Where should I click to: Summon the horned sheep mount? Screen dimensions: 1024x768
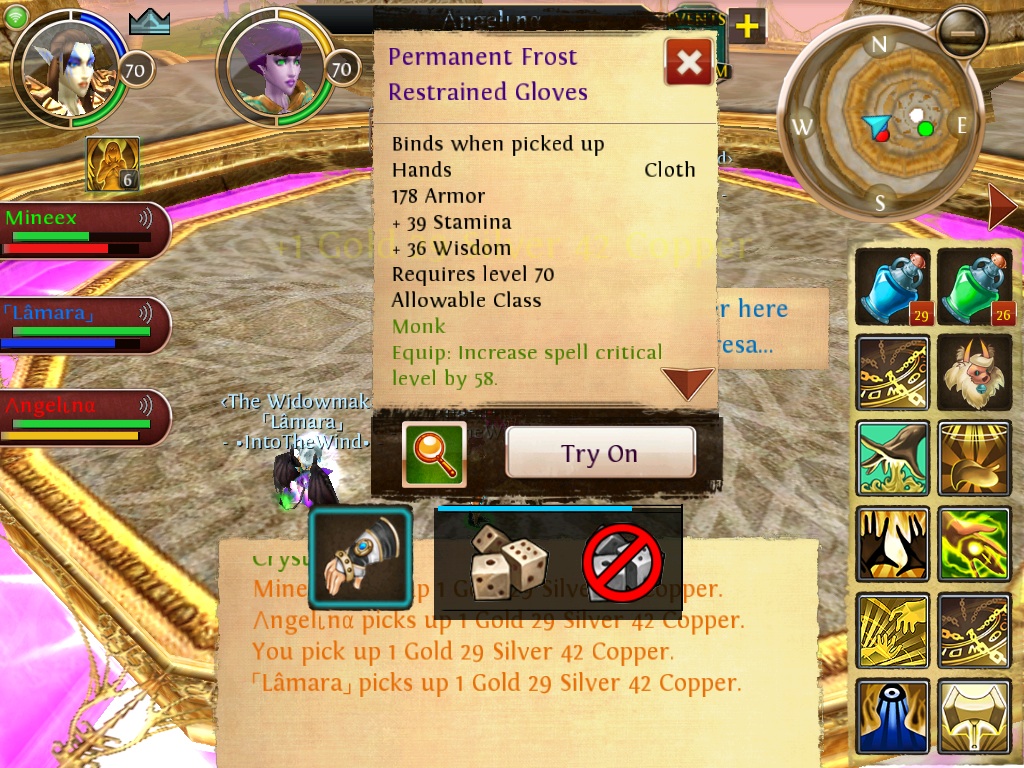pyautogui.click(x=975, y=373)
